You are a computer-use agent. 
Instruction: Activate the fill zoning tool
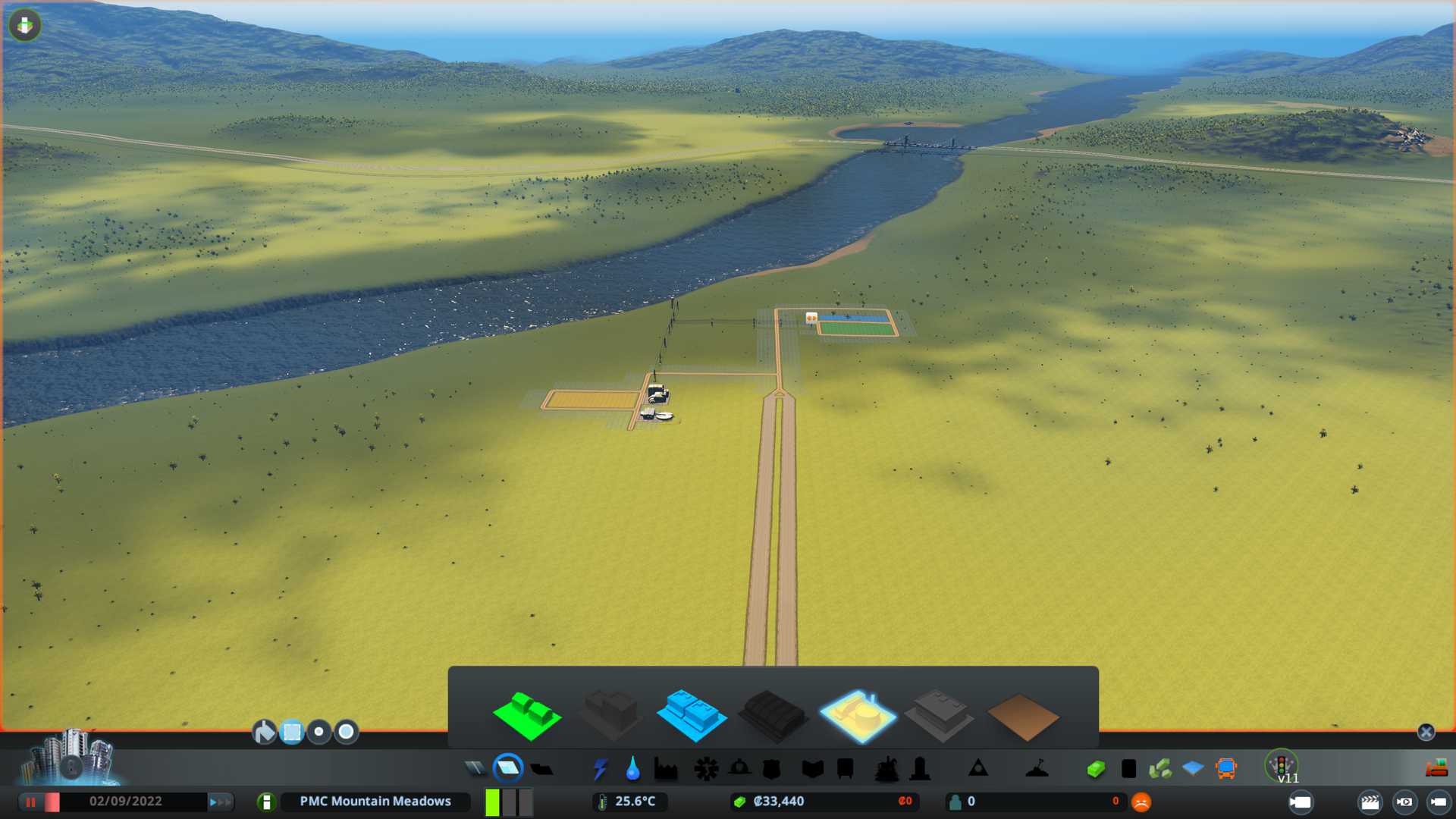(x=264, y=732)
